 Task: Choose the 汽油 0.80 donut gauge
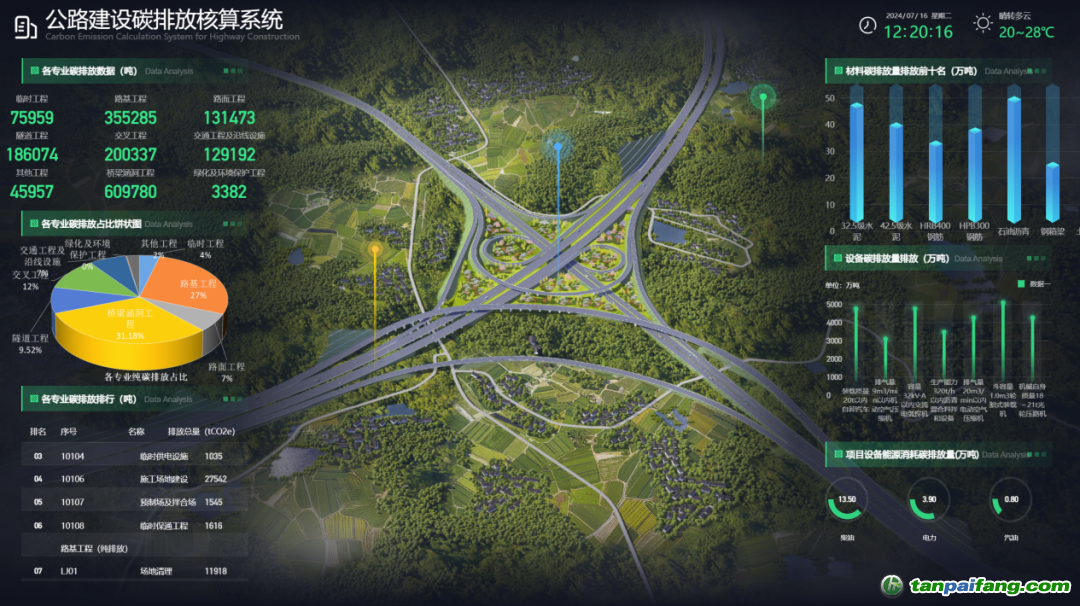point(1010,501)
